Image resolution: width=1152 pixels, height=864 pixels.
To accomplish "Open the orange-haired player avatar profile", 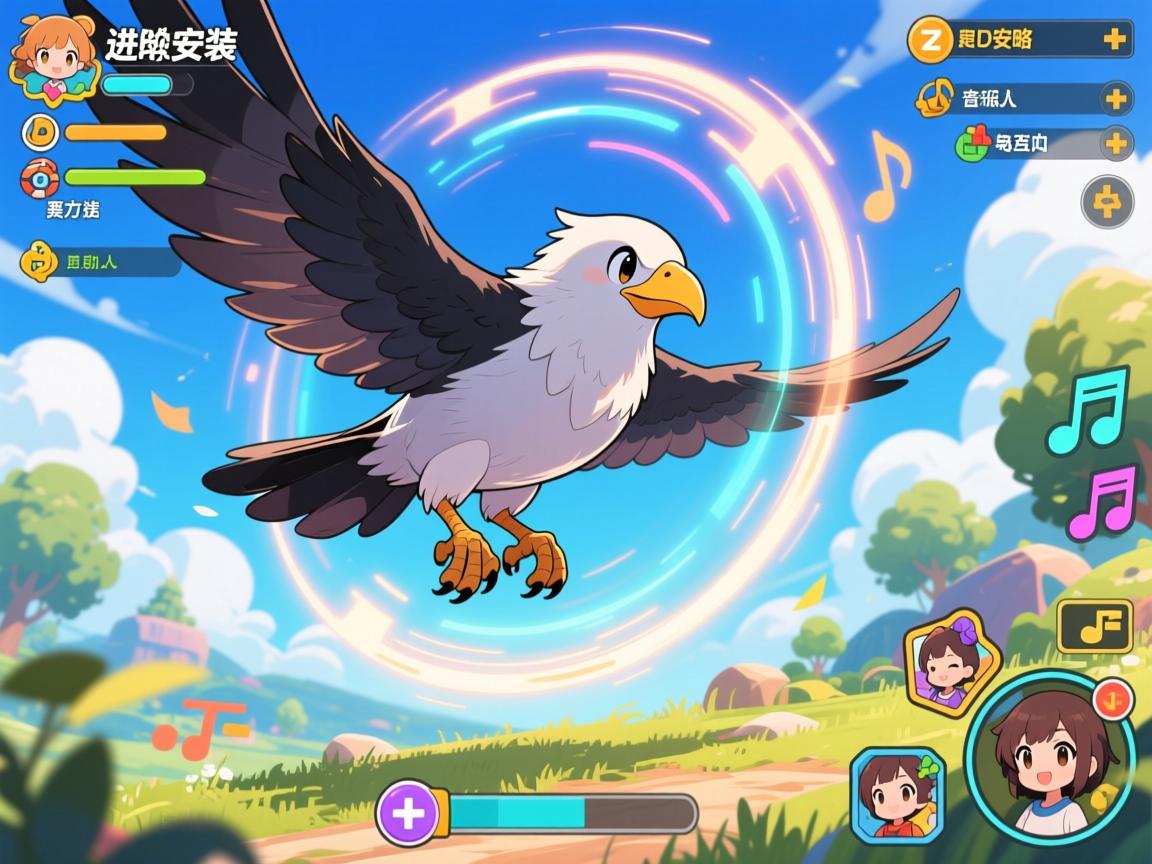I will point(55,56).
